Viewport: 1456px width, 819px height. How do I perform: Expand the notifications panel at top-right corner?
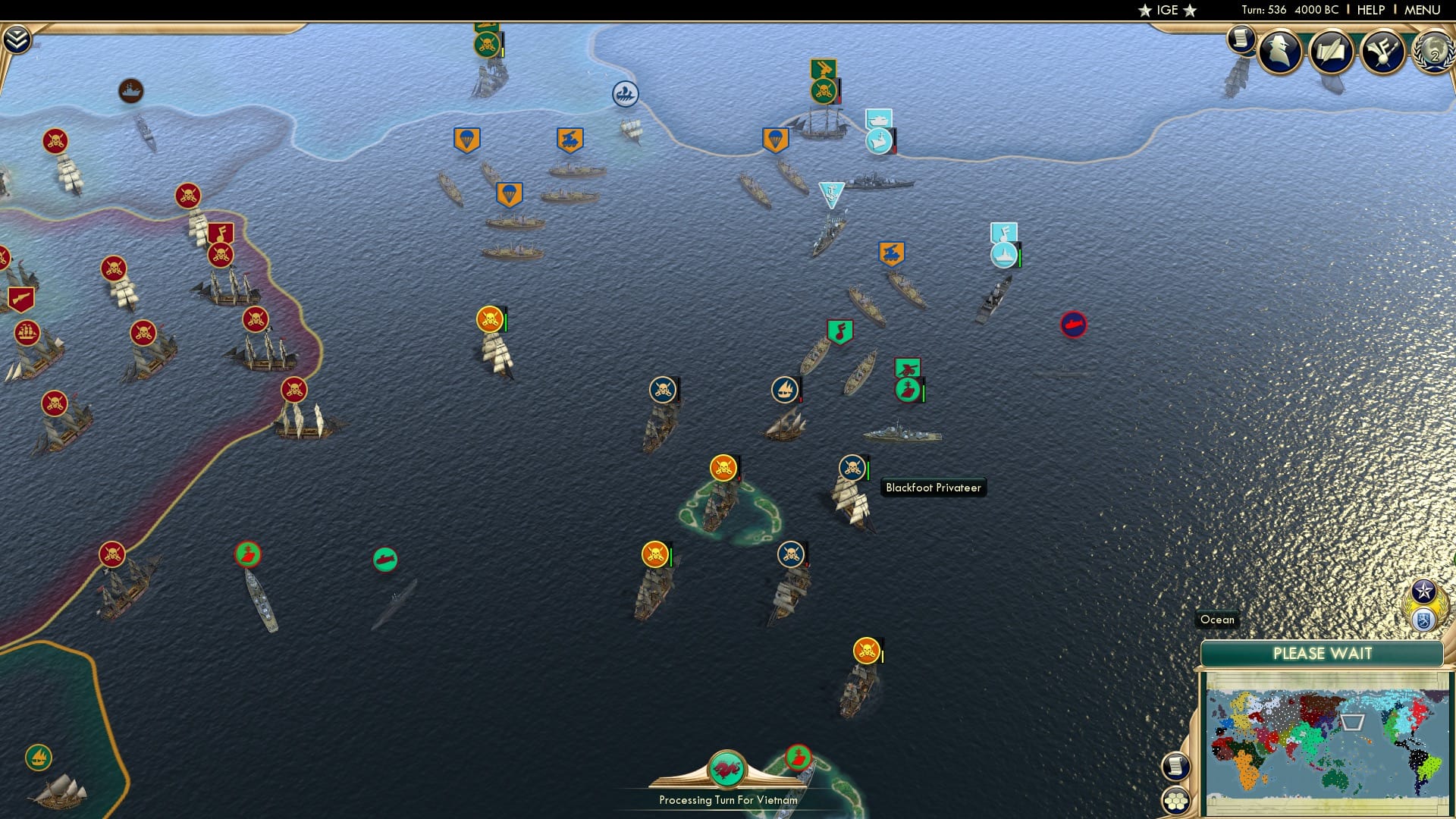click(1241, 39)
